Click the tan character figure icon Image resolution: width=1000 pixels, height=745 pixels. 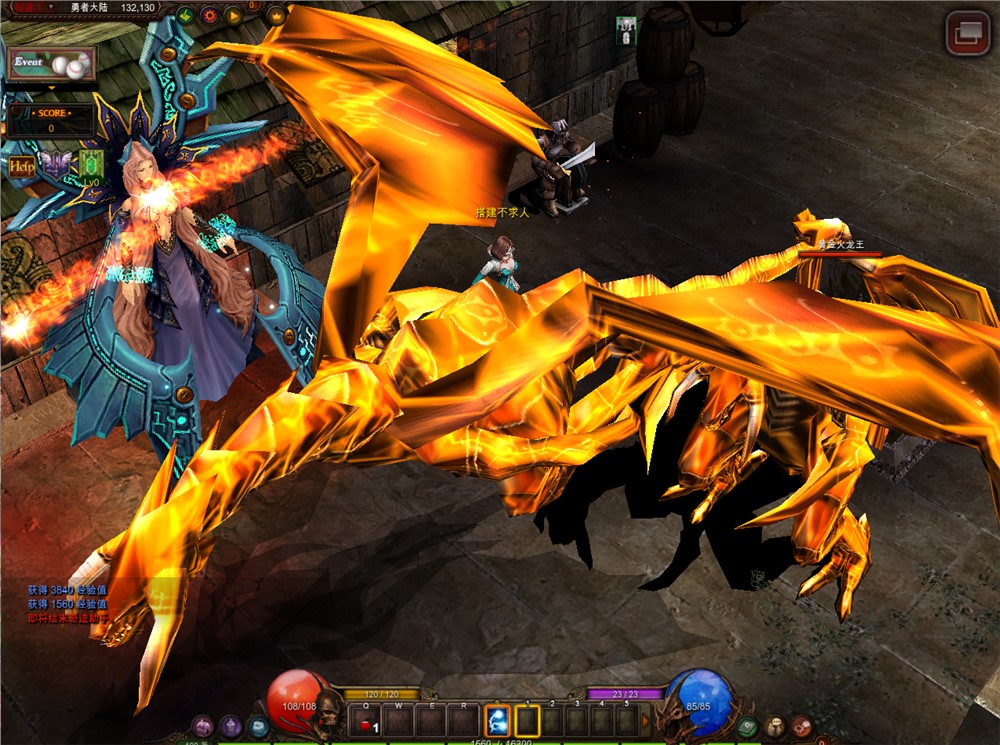[x=775, y=727]
